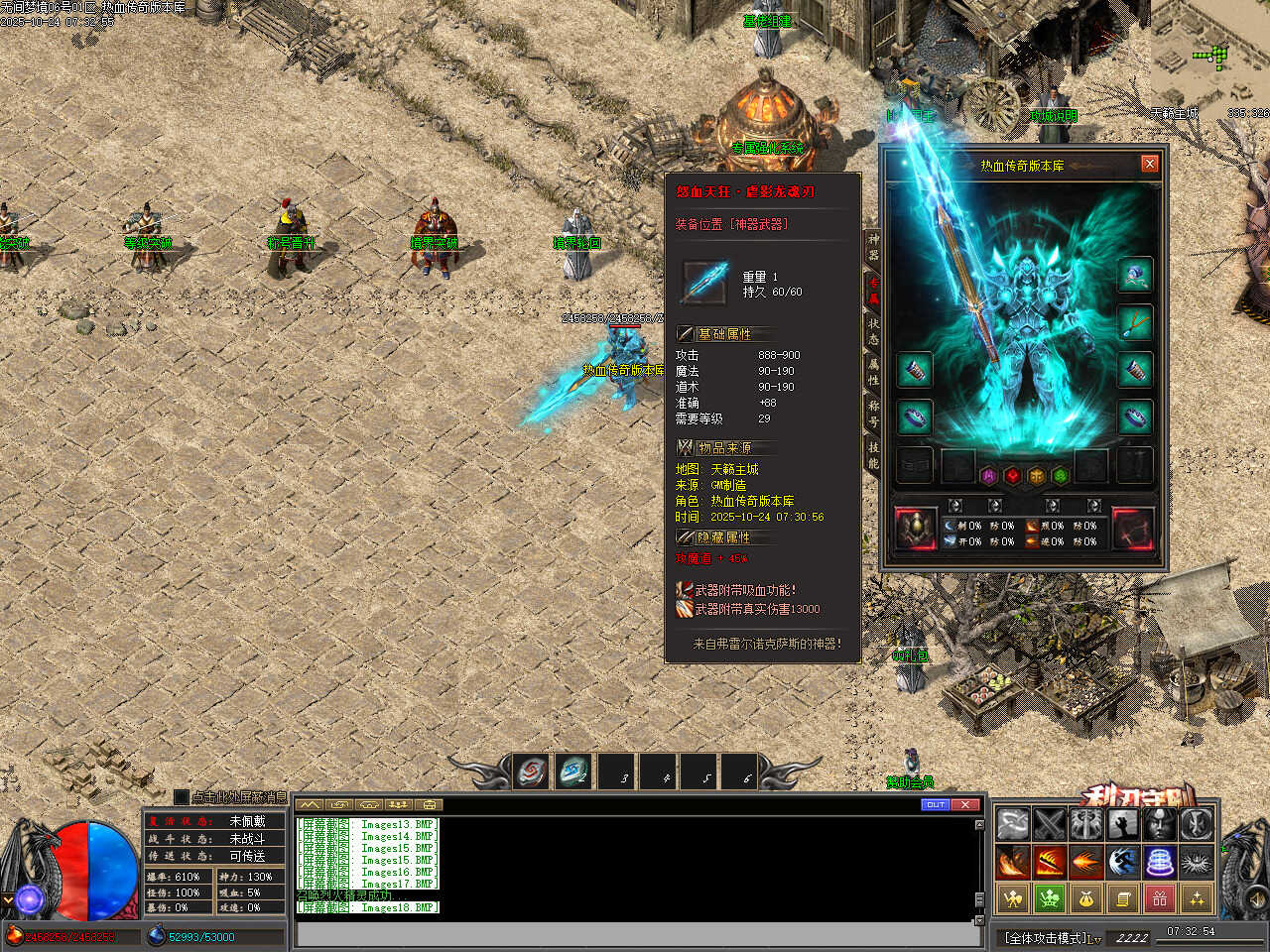The width and height of the screenshot is (1270, 952).
Task: Toggle the 点击此处屏蔽消息 checkbox
Action: coord(182,796)
